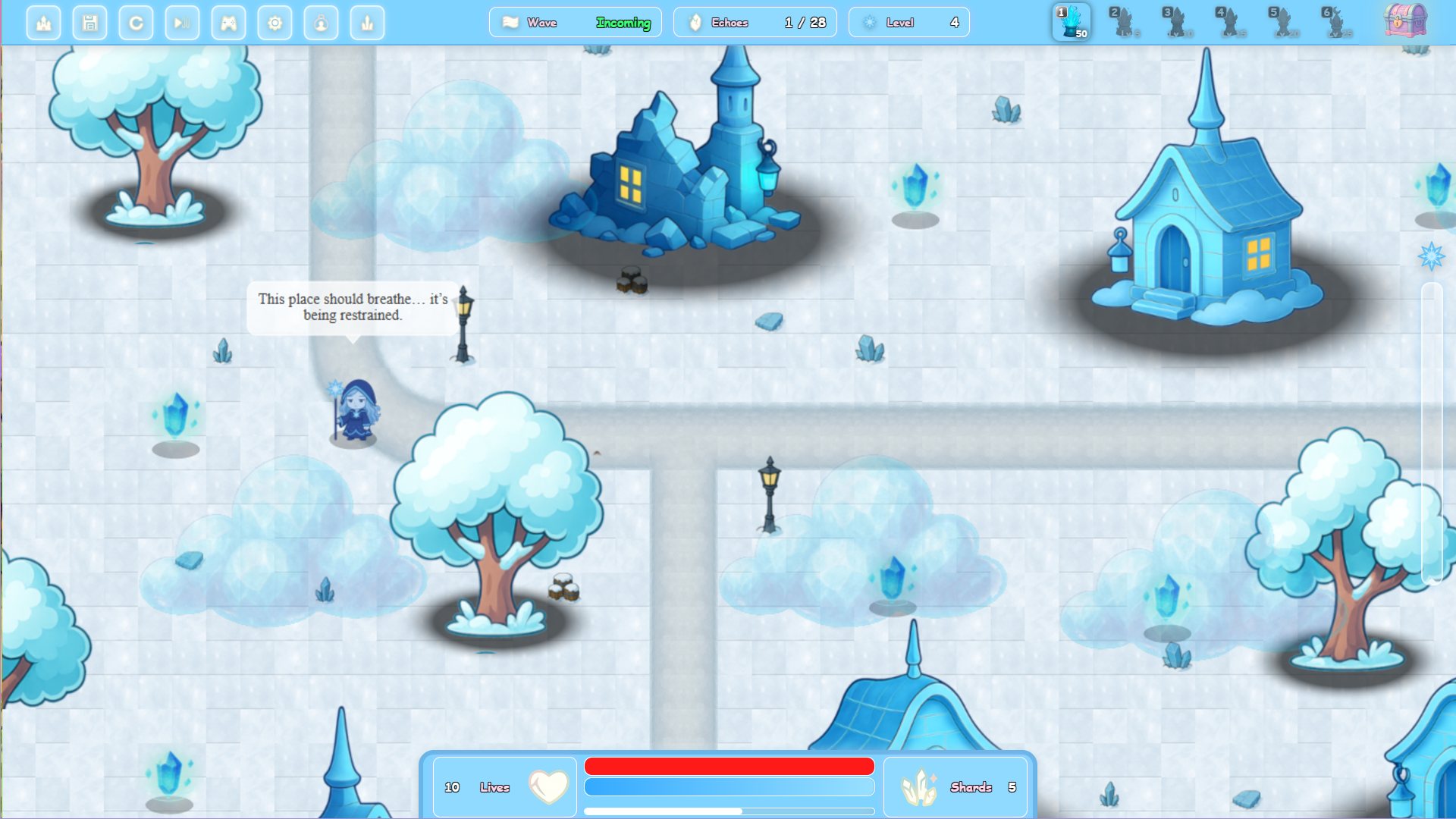Click the Level 4 indicator
The width and height of the screenshot is (1456, 819).
coord(908,22)
